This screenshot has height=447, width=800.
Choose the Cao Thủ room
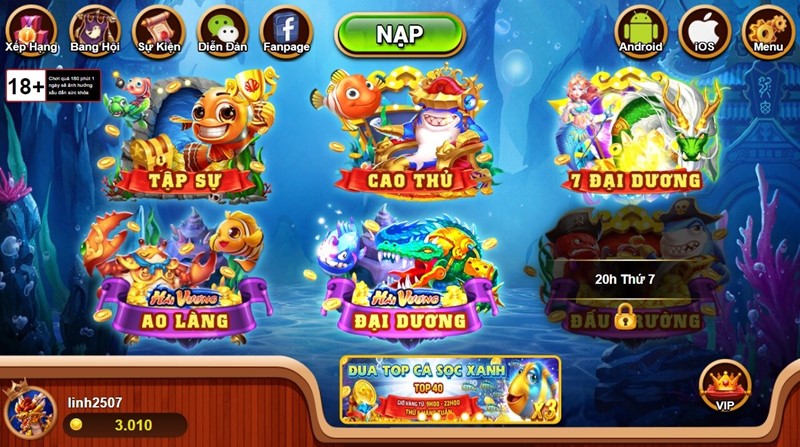[x=405, y=135]
